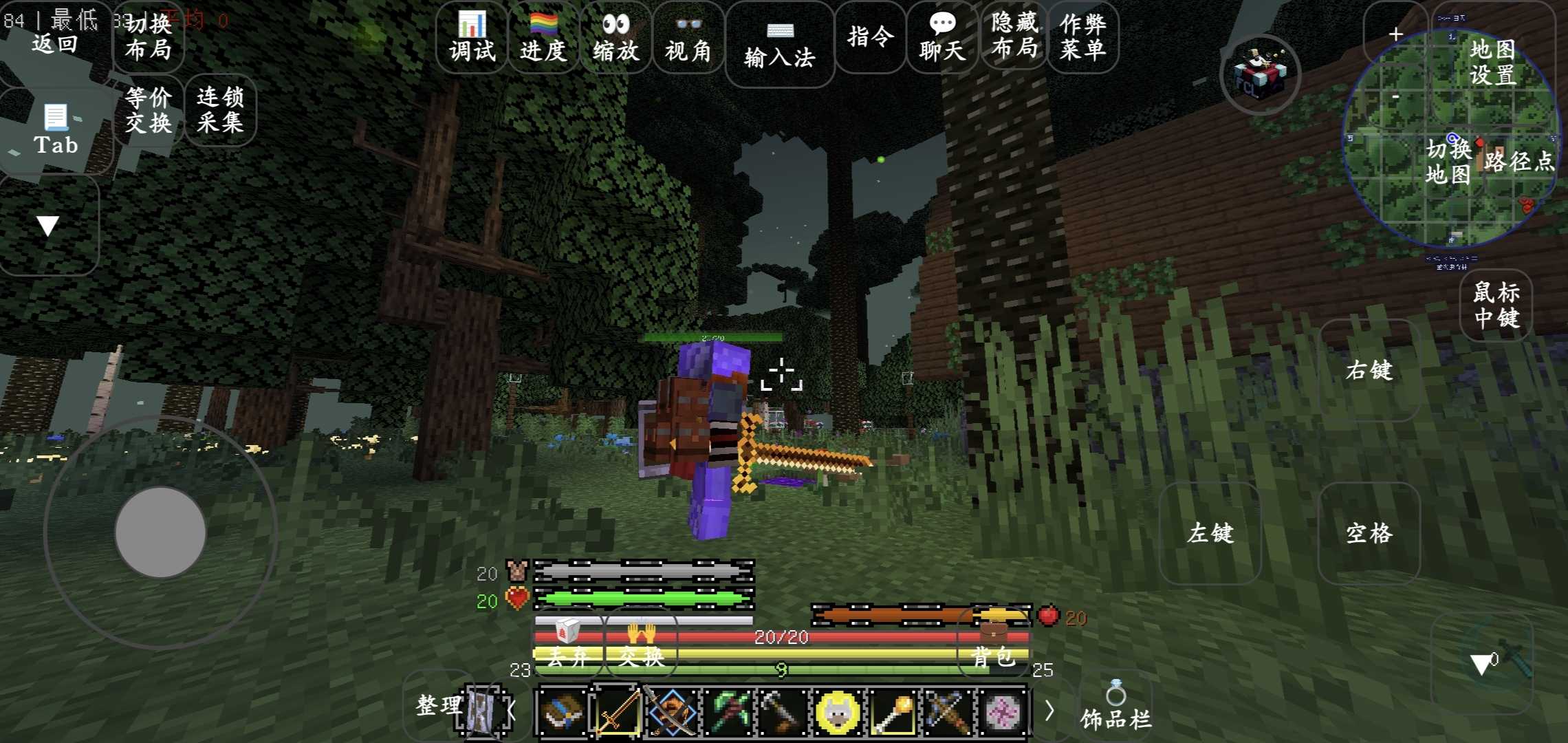
Task: Tap the 返回 back button
Action: tap(54, 43)
